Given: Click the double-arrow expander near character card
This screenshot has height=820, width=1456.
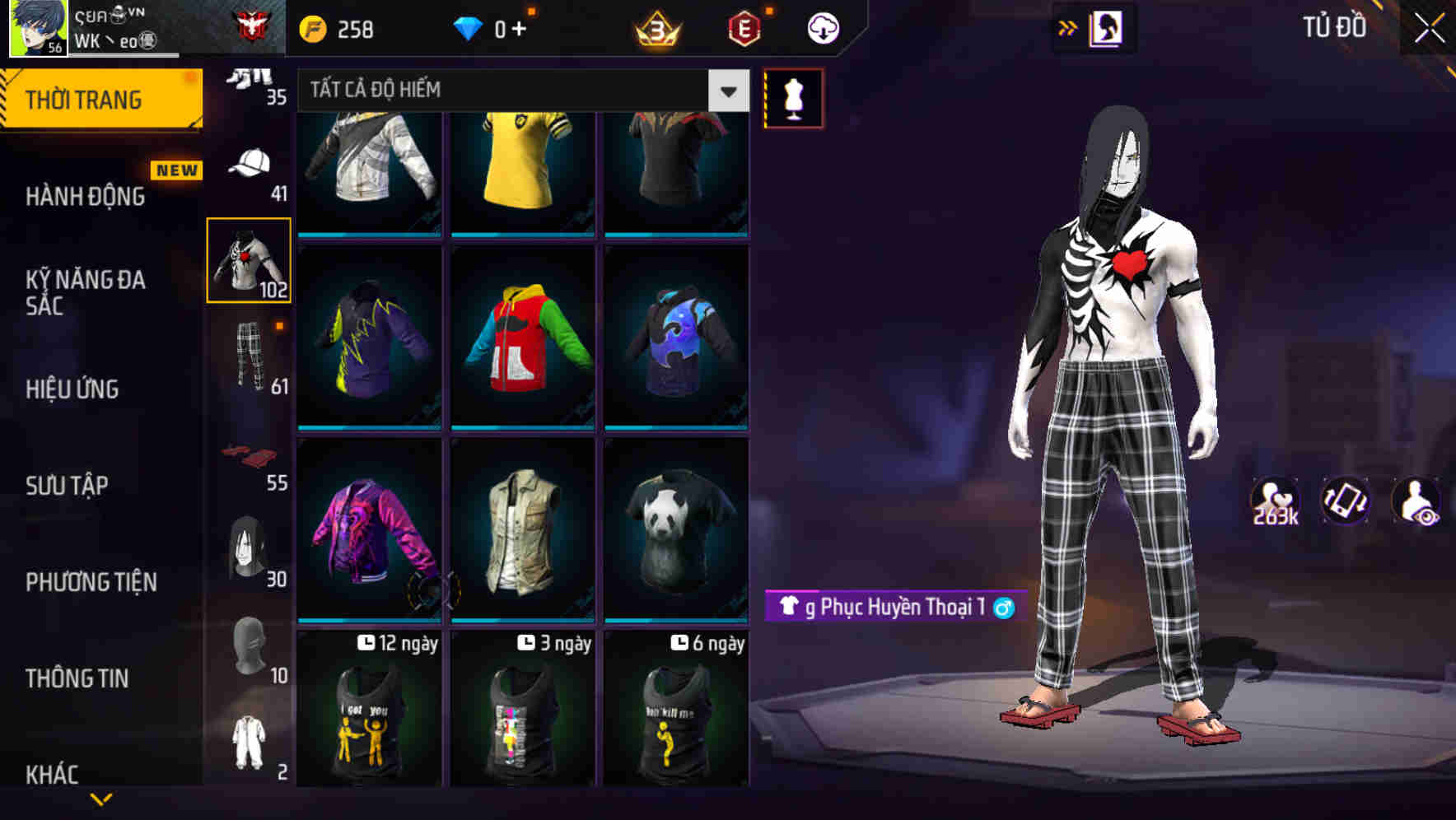Looking at the screenshot, I should point(1068,26).
